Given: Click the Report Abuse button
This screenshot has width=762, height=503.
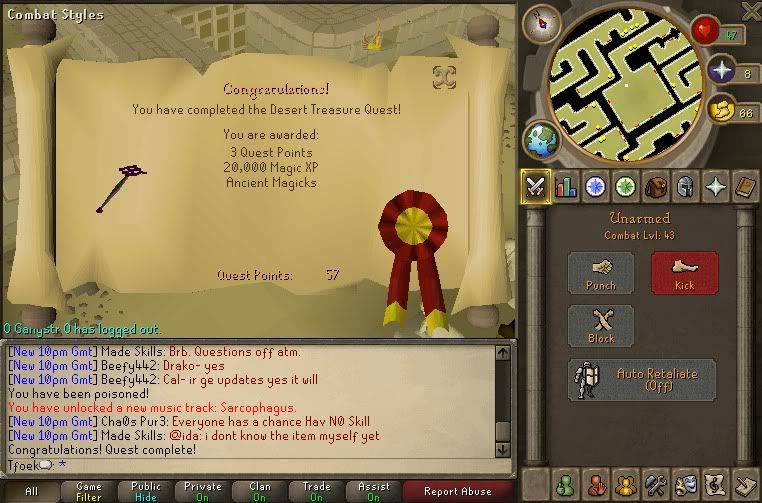Looking at the screenshot, I should pos(457,491).
